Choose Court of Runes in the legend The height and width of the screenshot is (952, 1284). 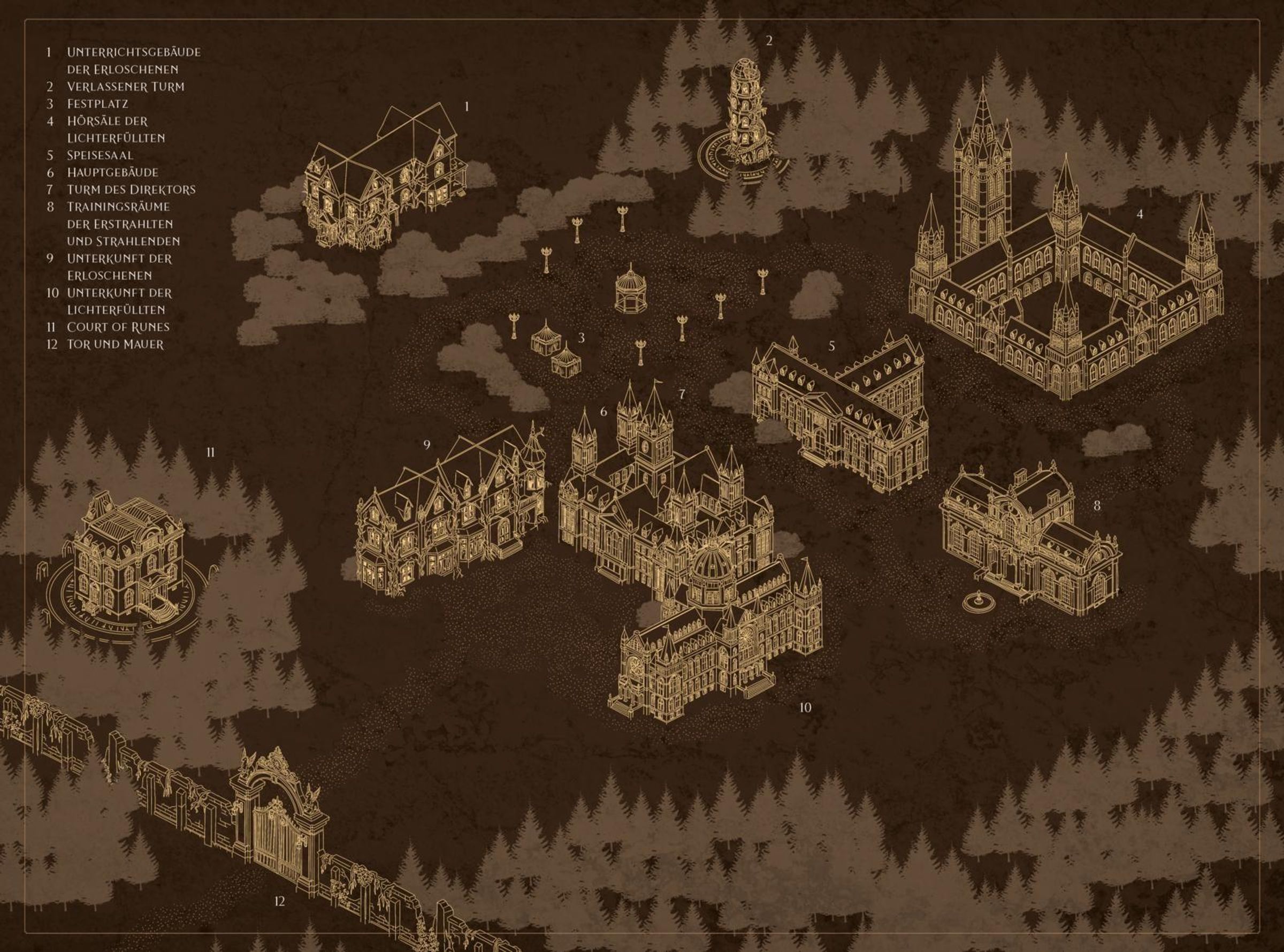(x=118, y=328)
